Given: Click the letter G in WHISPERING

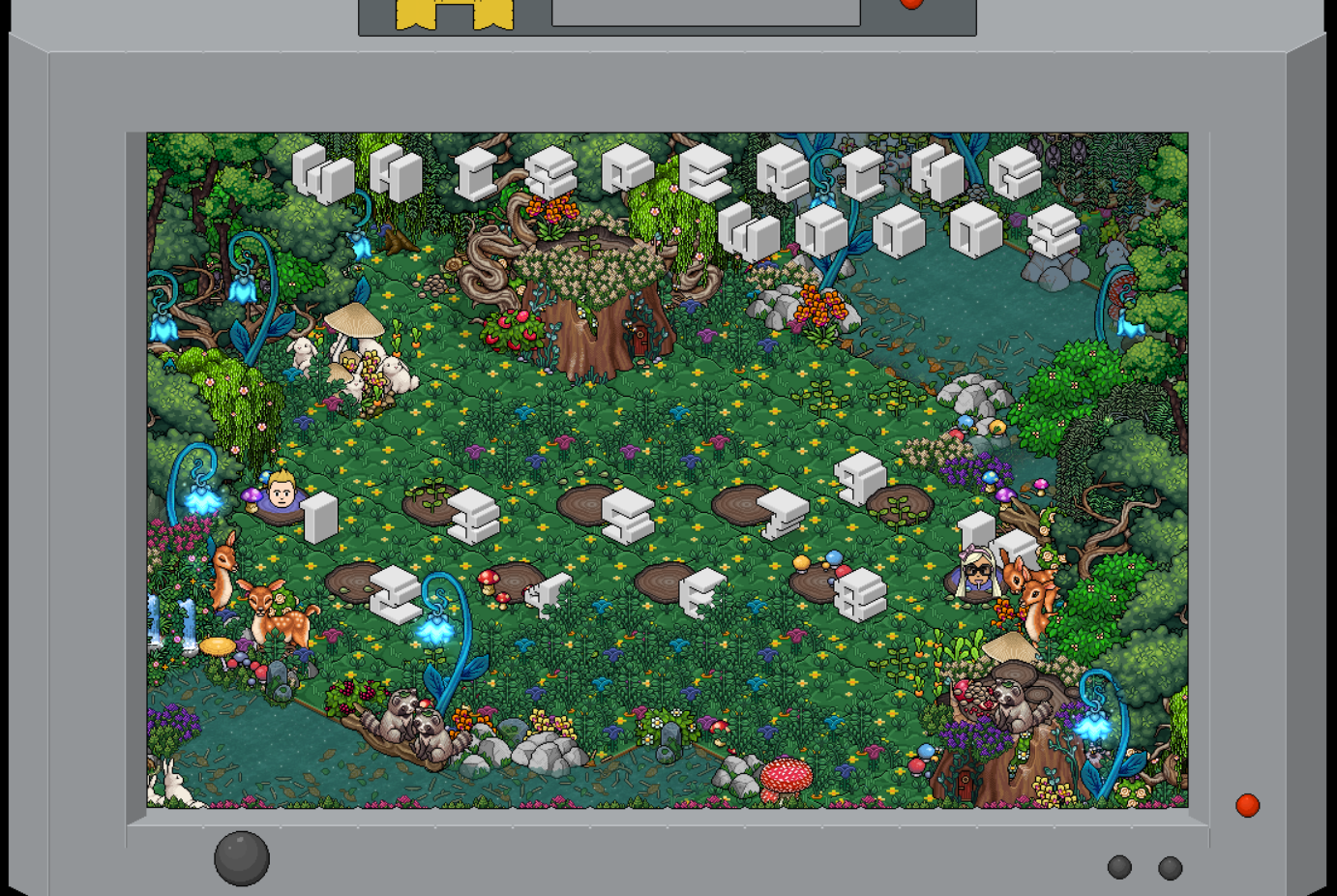Looking at the screenshot, I should click(1007, 172).
